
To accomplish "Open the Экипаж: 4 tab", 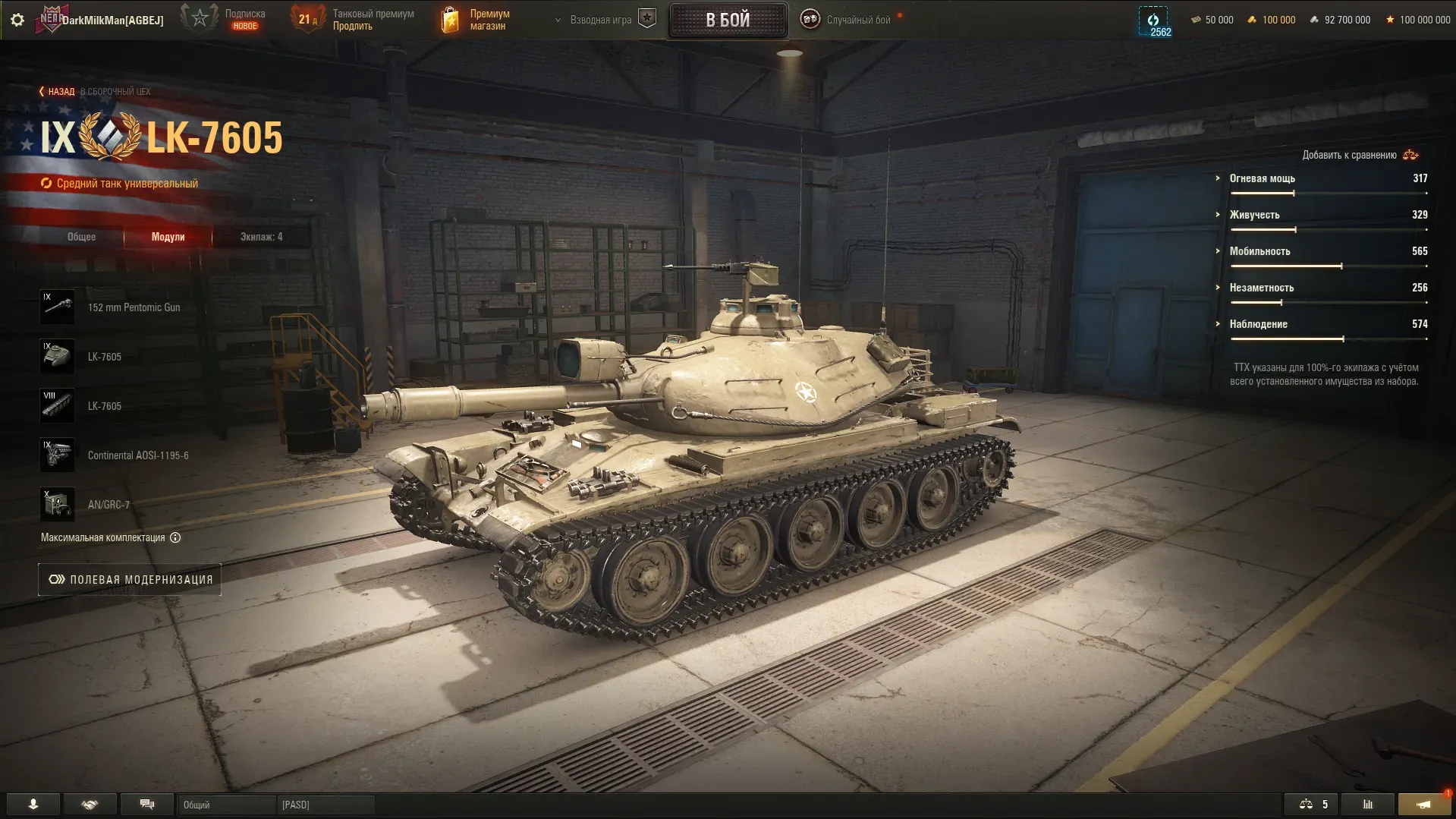I will tap(261, 237).
